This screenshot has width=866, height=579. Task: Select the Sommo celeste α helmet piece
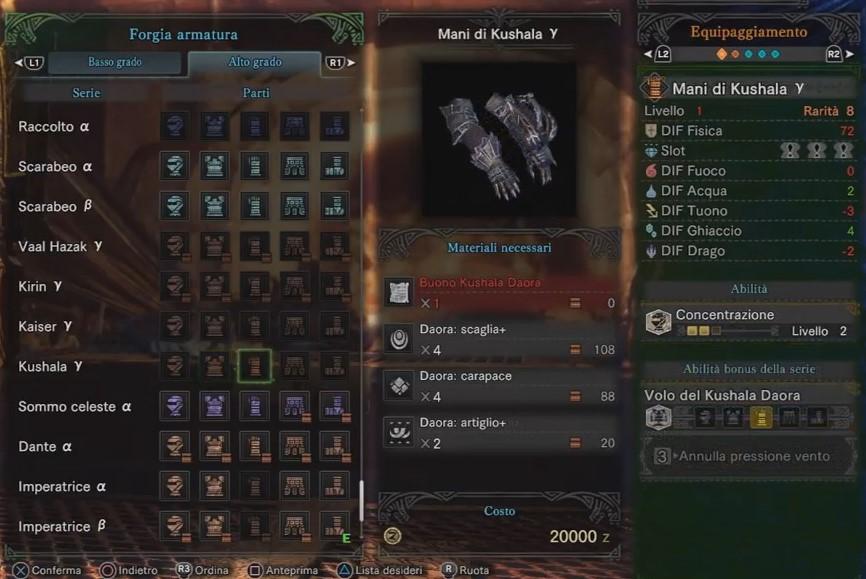click(x=174, y=406)
